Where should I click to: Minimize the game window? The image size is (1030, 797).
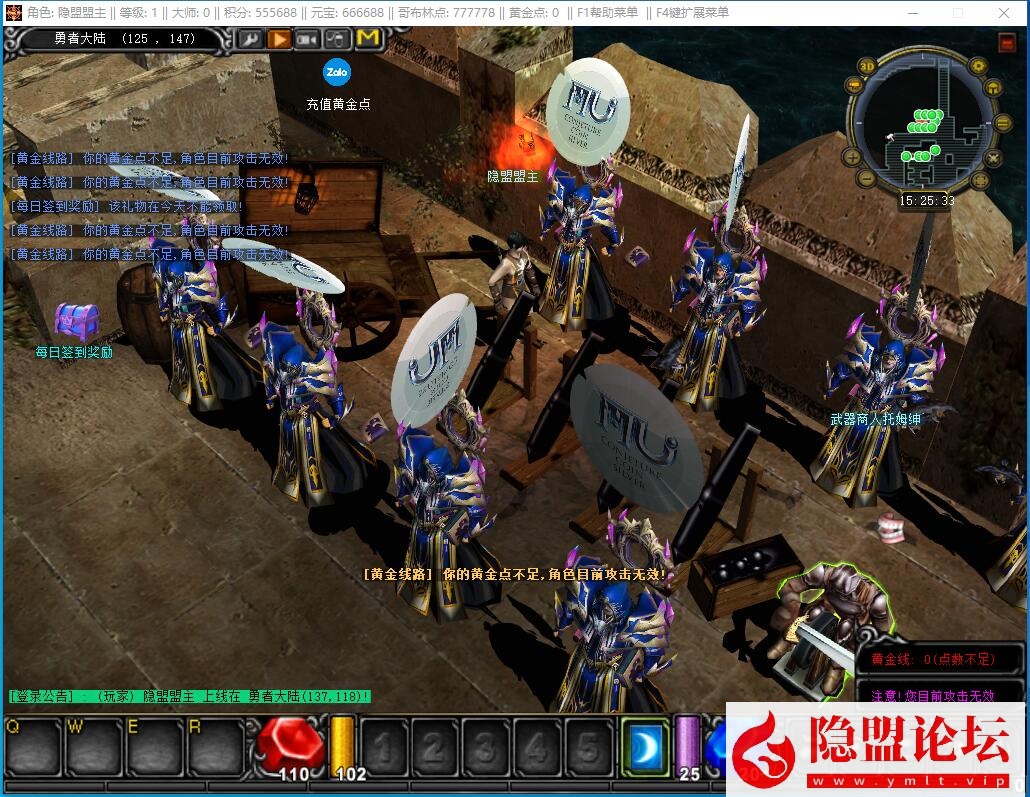click(912, 13)
